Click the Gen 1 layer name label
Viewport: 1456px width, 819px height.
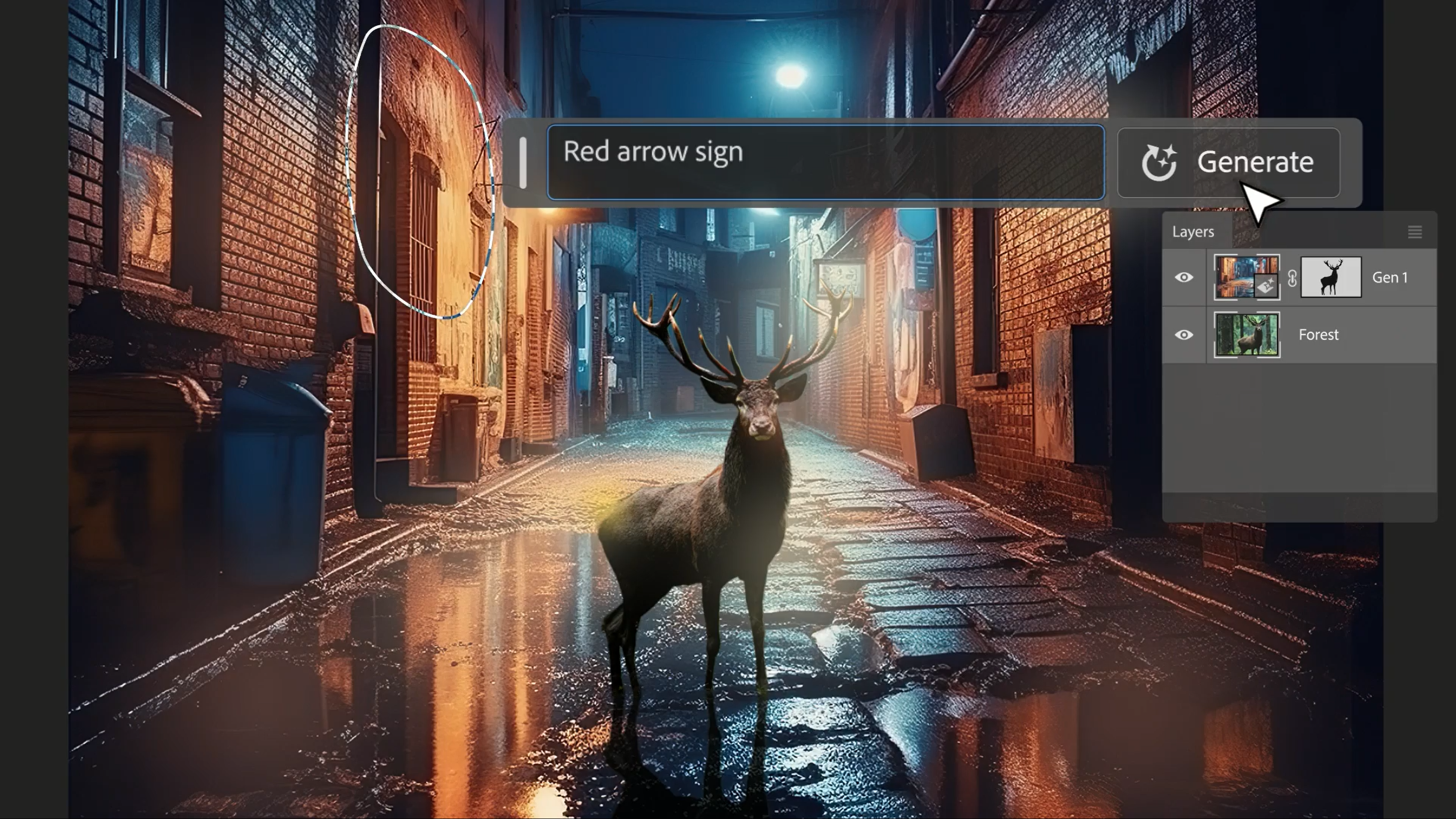click(1390, 278)
